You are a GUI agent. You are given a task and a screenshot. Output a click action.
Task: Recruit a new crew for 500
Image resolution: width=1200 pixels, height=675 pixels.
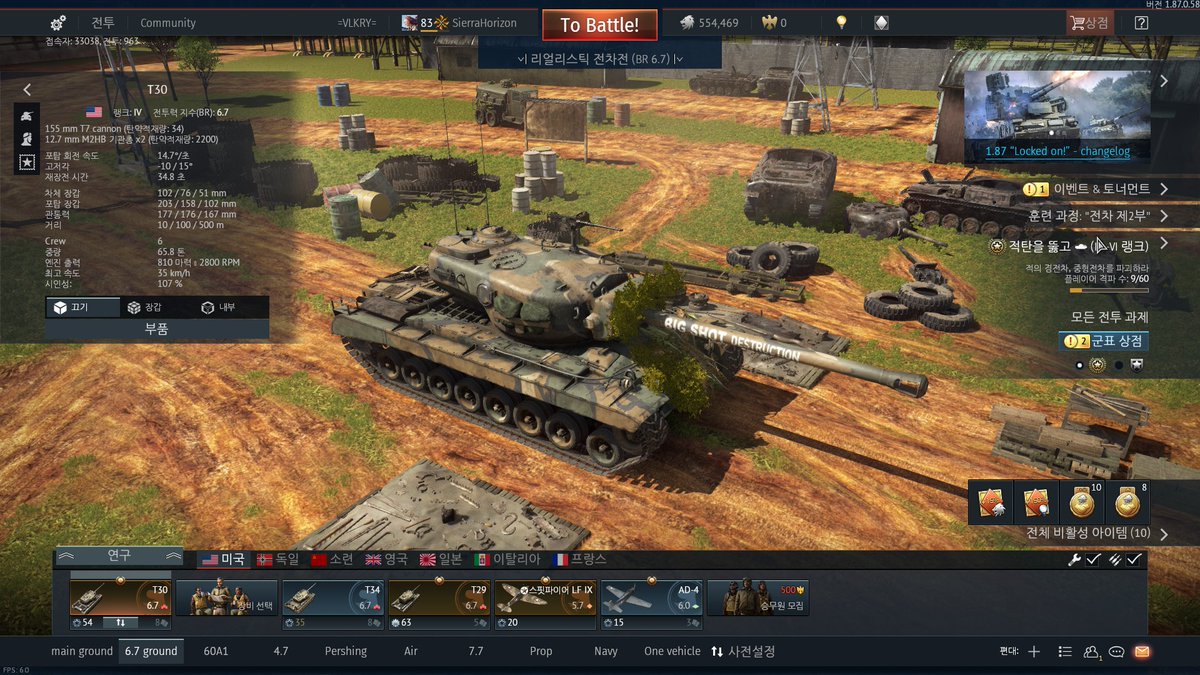tap(758, 598)
